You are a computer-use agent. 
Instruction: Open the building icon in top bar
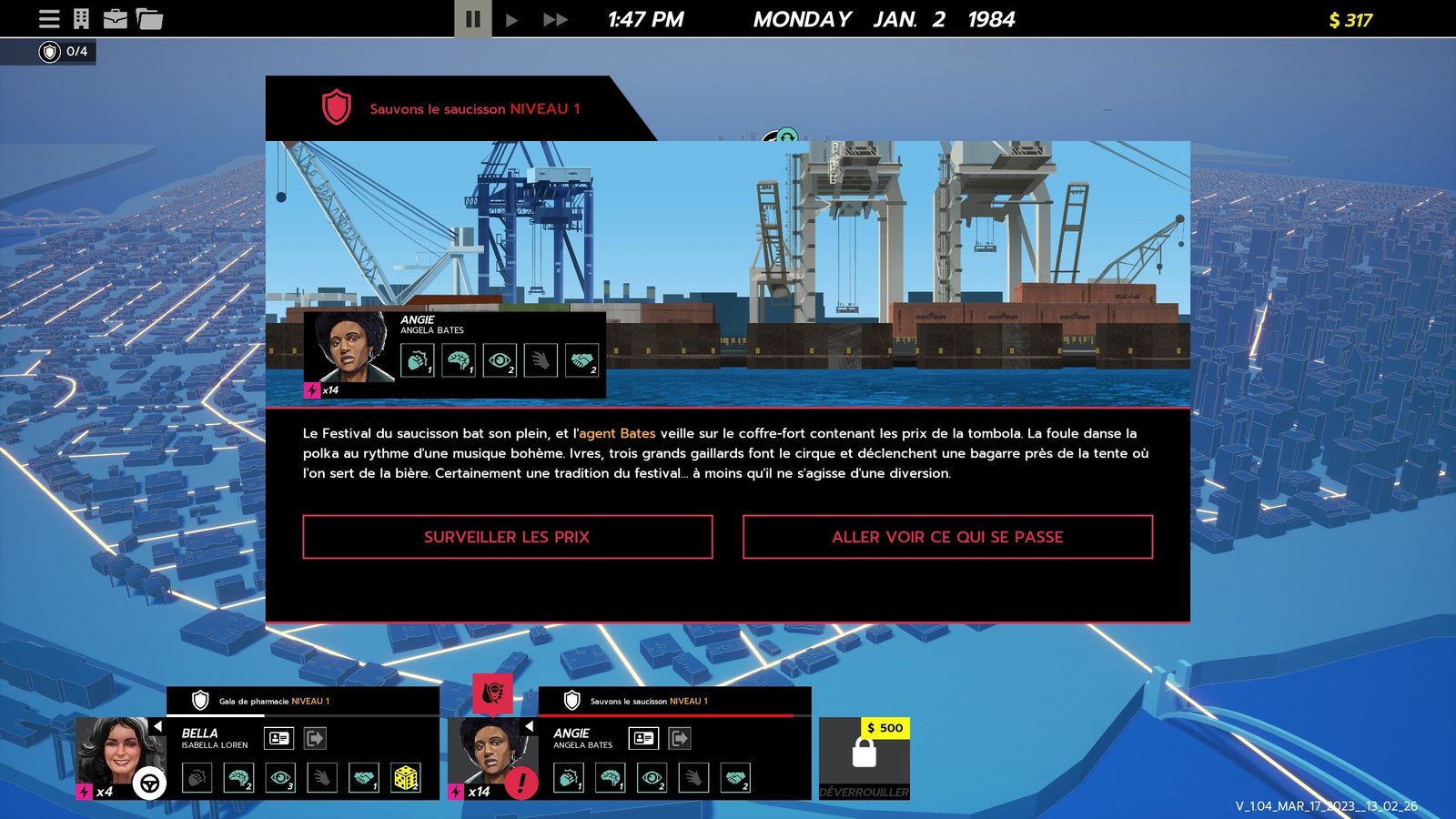pos(82,18)
